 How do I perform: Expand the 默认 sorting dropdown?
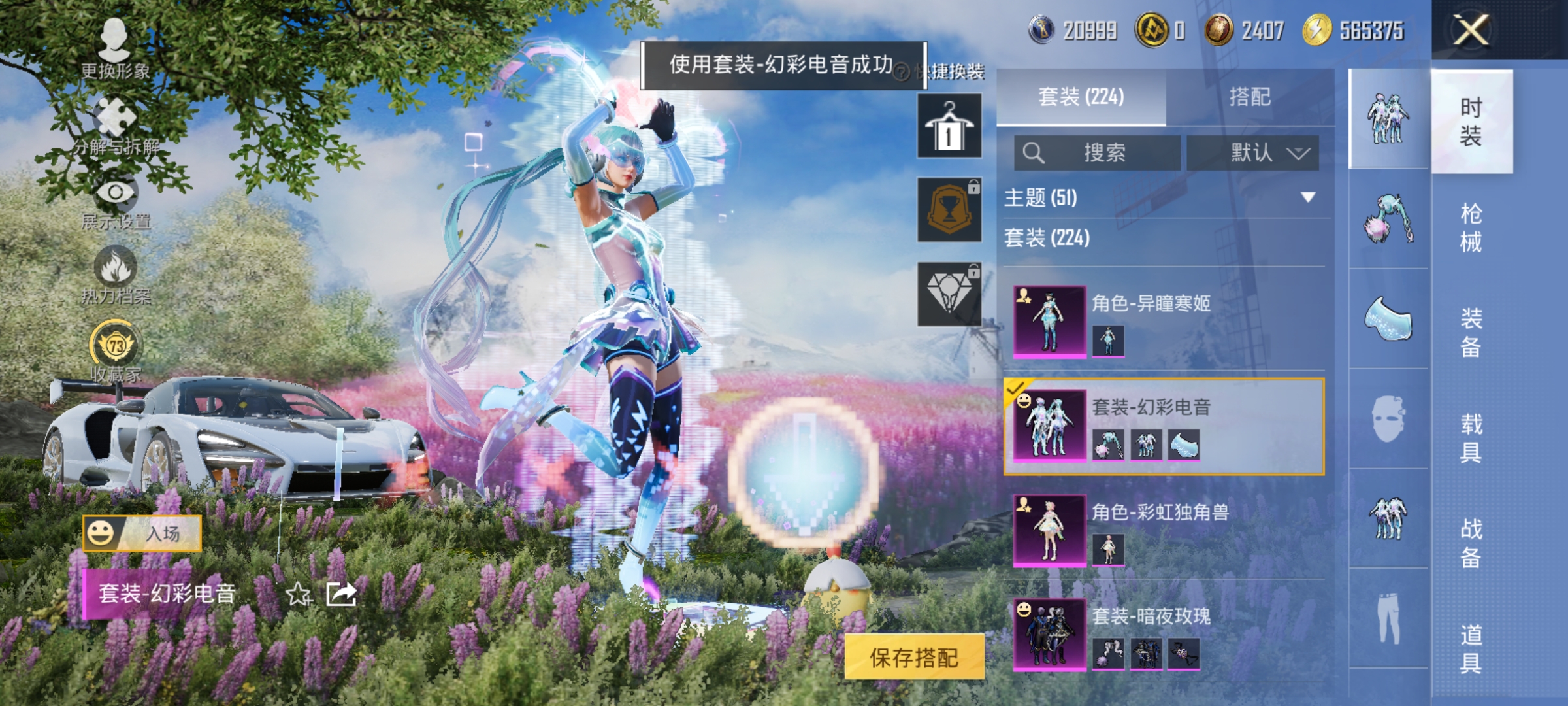click(x=1252, y=152)
